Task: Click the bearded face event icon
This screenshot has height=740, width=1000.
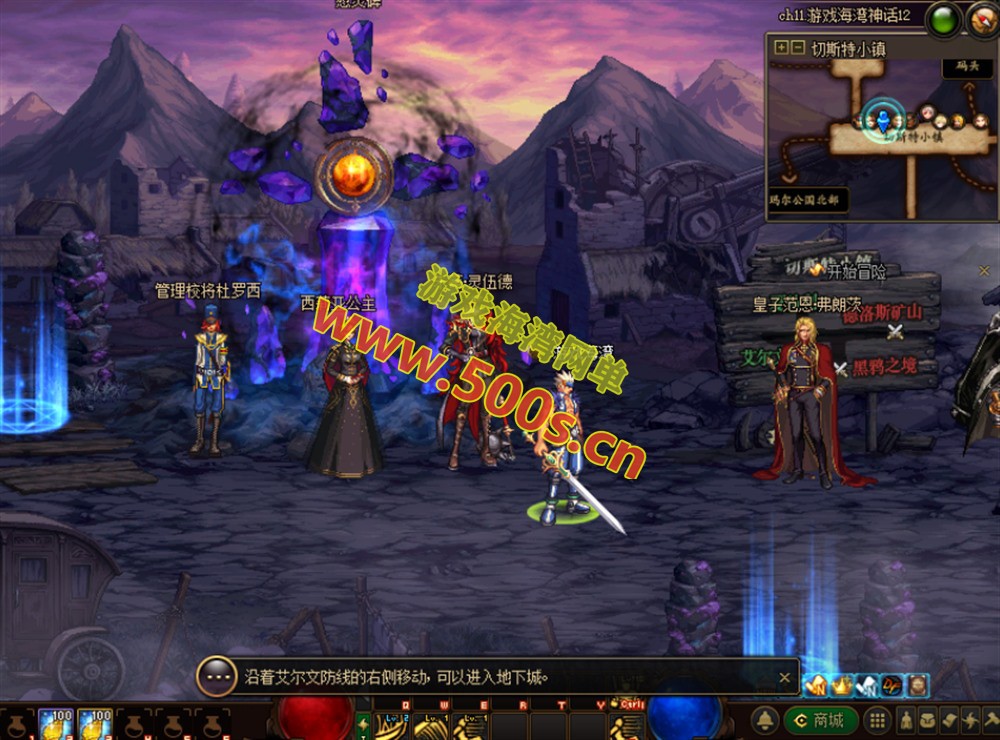Action: click(917, 686)
